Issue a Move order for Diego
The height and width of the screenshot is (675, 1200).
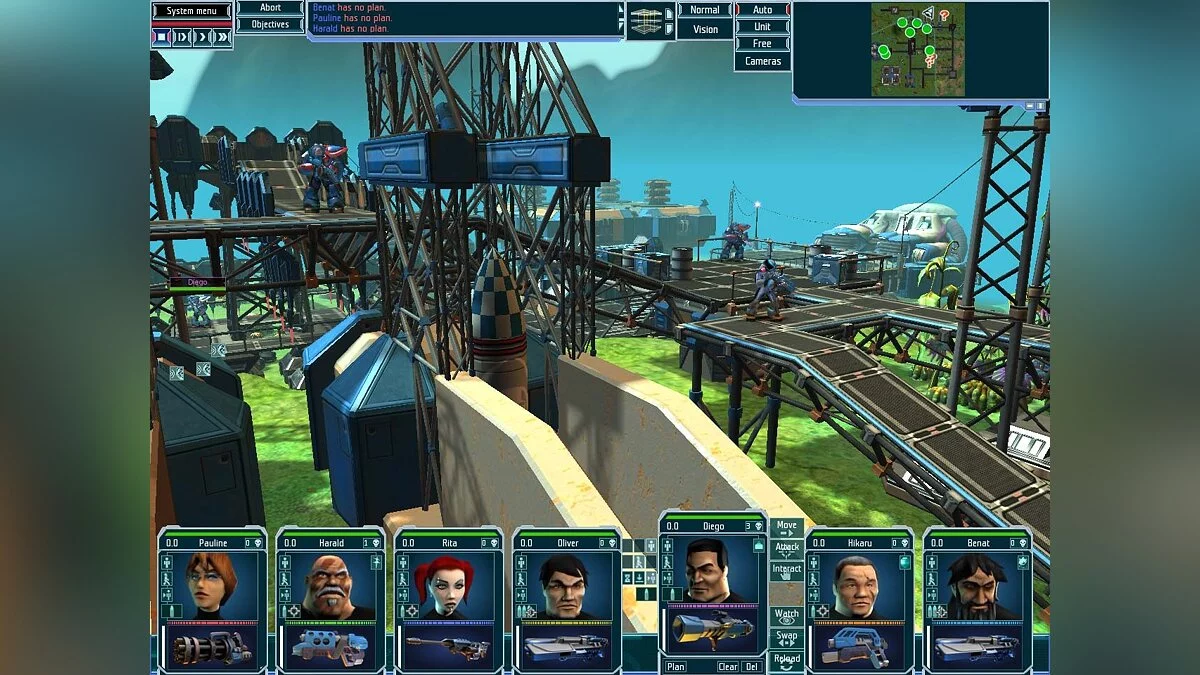(x=787, y=527)
